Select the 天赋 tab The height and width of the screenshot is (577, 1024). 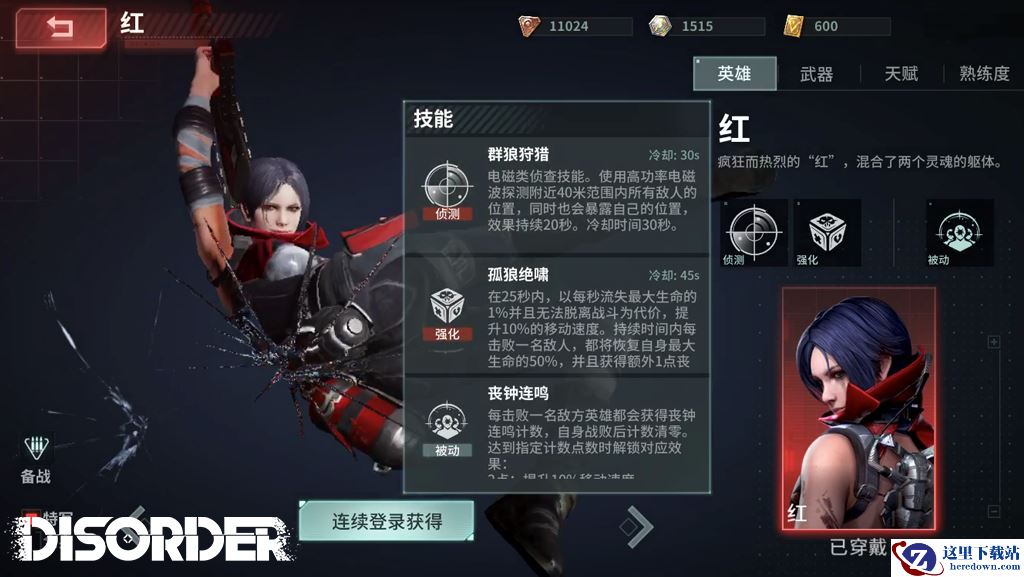[x=900, y=74]
